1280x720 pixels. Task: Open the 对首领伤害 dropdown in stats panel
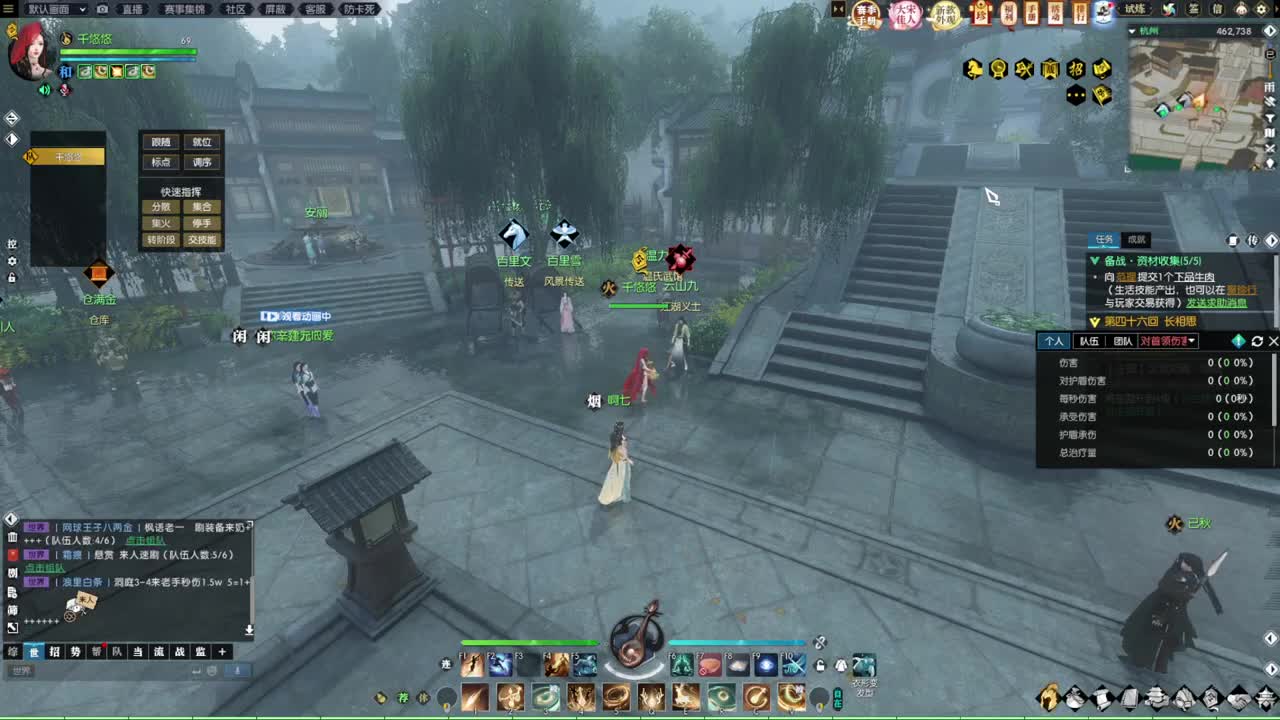1165,341
